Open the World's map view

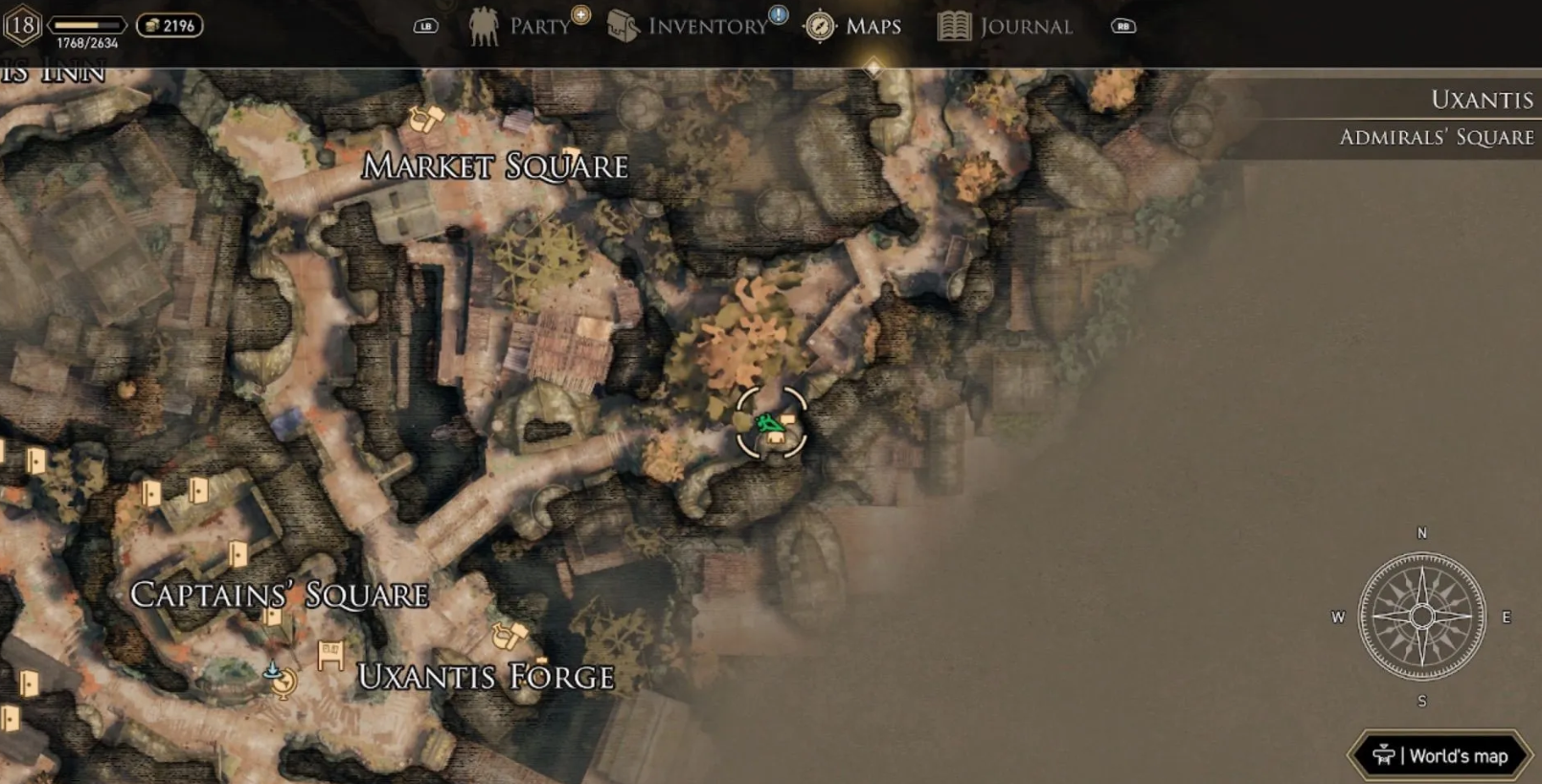pos(1440,755)
